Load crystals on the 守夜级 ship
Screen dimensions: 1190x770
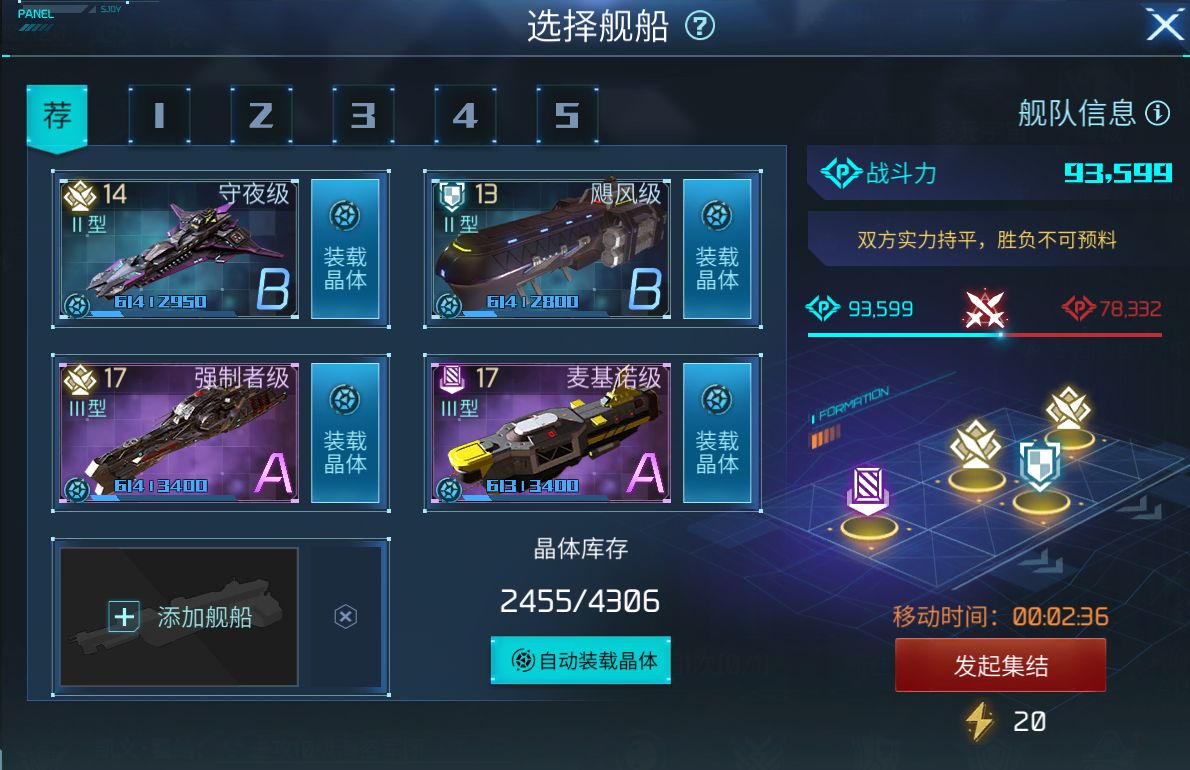click(345, 249)
